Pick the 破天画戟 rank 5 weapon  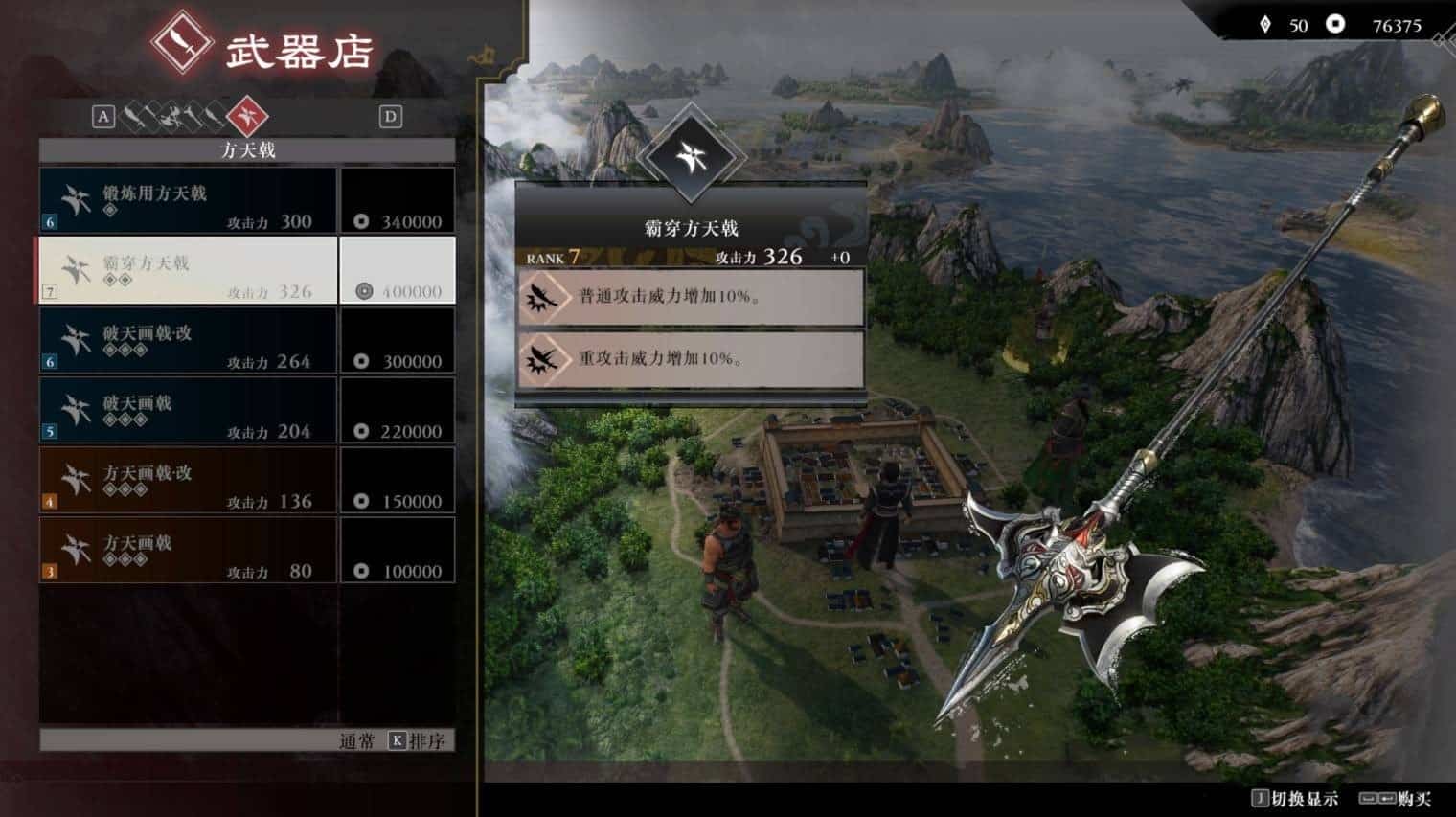(x=188, y=411)
